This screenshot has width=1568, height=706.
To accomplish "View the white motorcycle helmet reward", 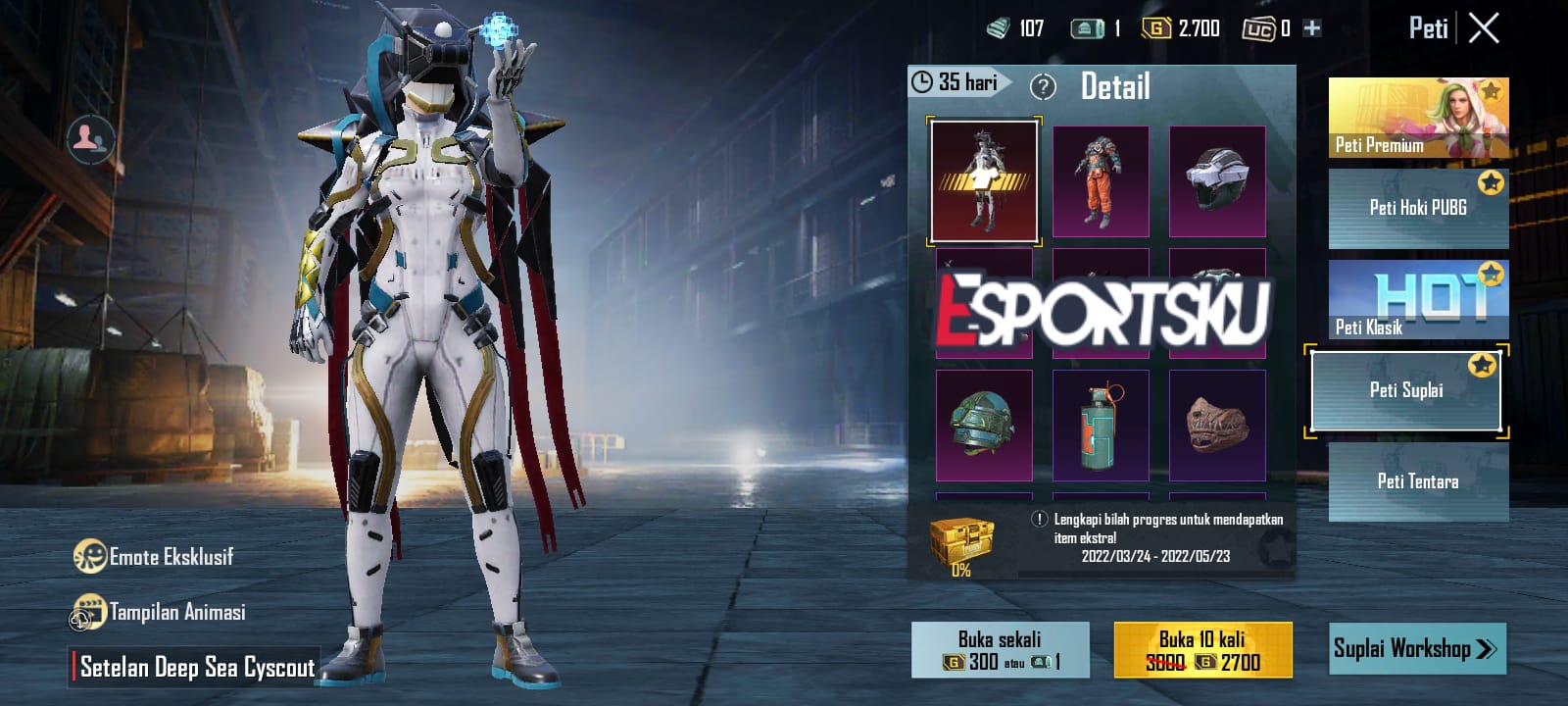I will tap(1217, 181).
